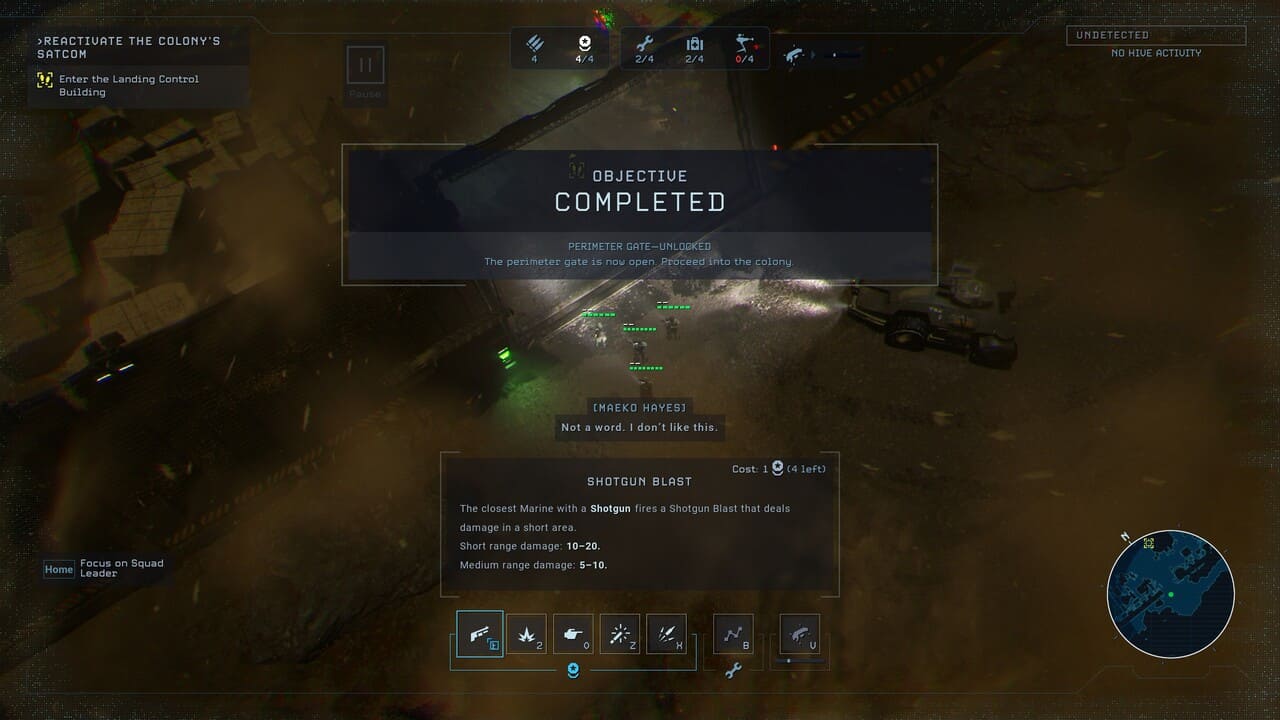Open the circular minimap

tap(1170, 594)
